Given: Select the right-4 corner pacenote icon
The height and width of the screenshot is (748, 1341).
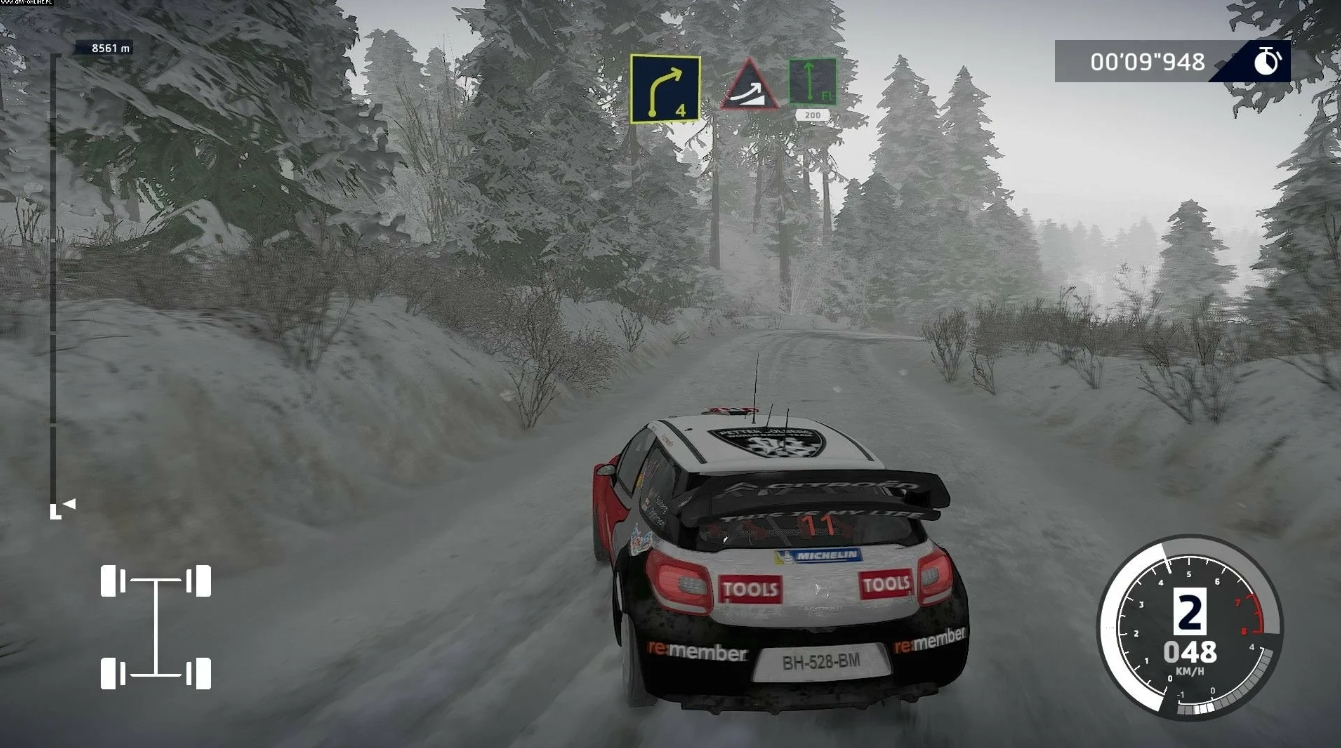Looking at the screenshot, I should click(664, 83).
